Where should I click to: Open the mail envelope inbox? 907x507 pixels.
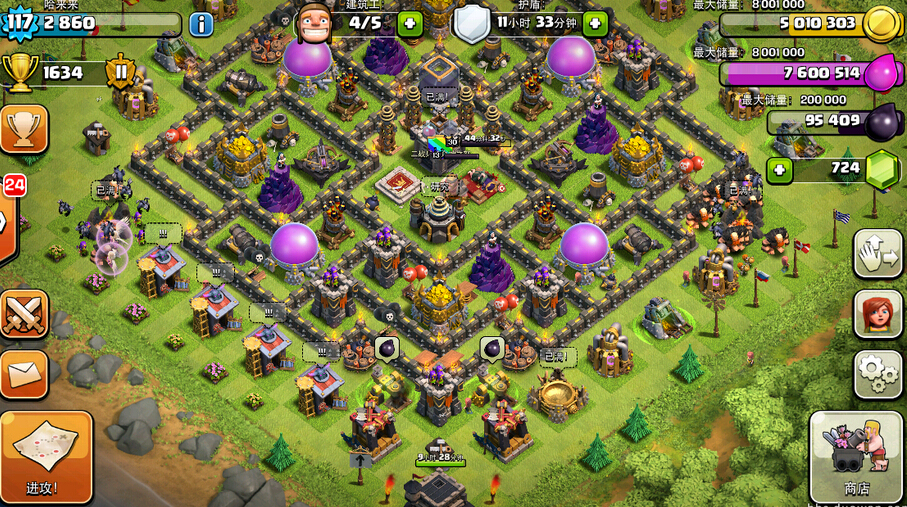tap(23, 374)
